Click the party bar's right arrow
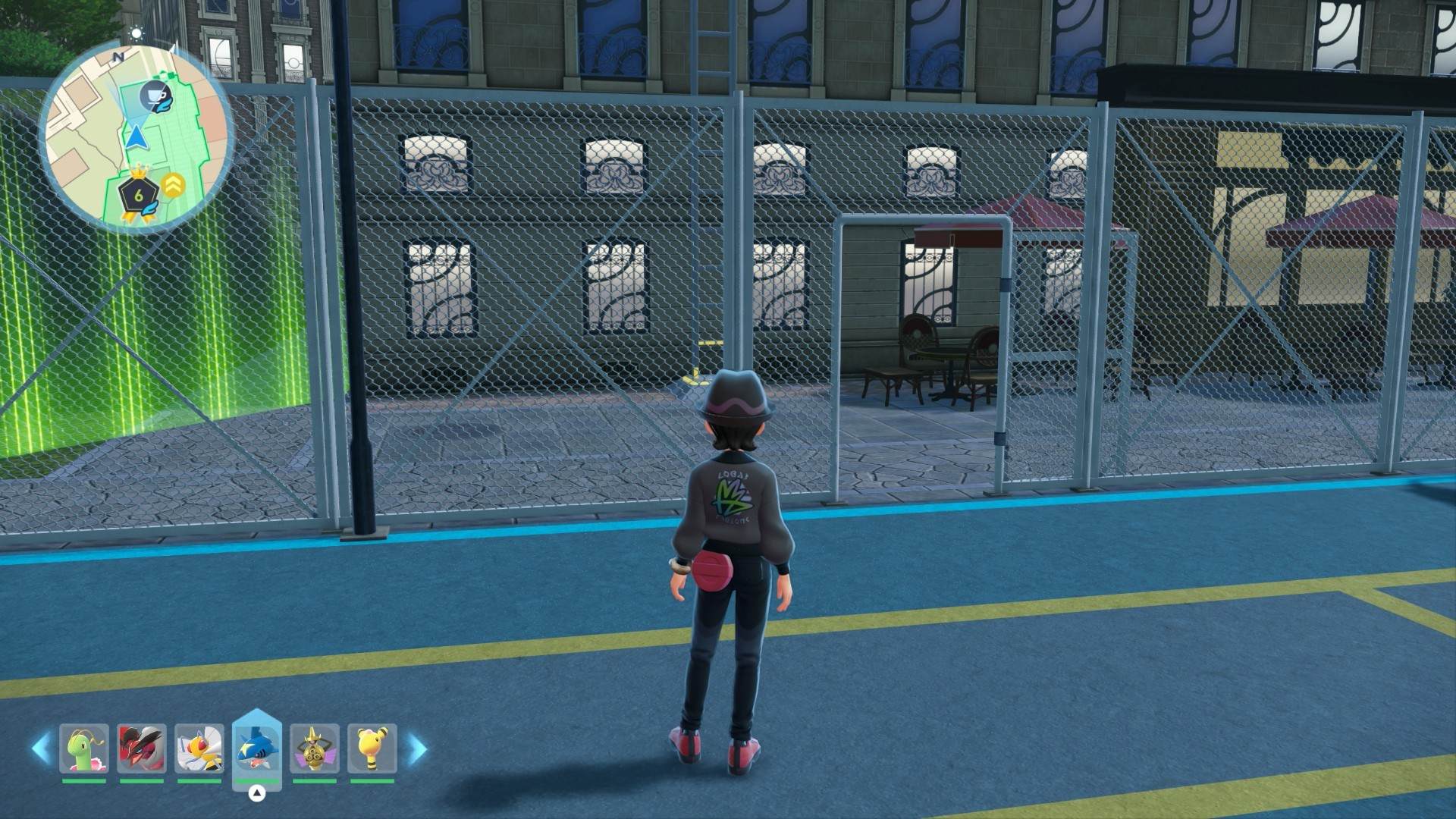The height and width of the screenshot is (819, 1456). (x=418, y=748)
